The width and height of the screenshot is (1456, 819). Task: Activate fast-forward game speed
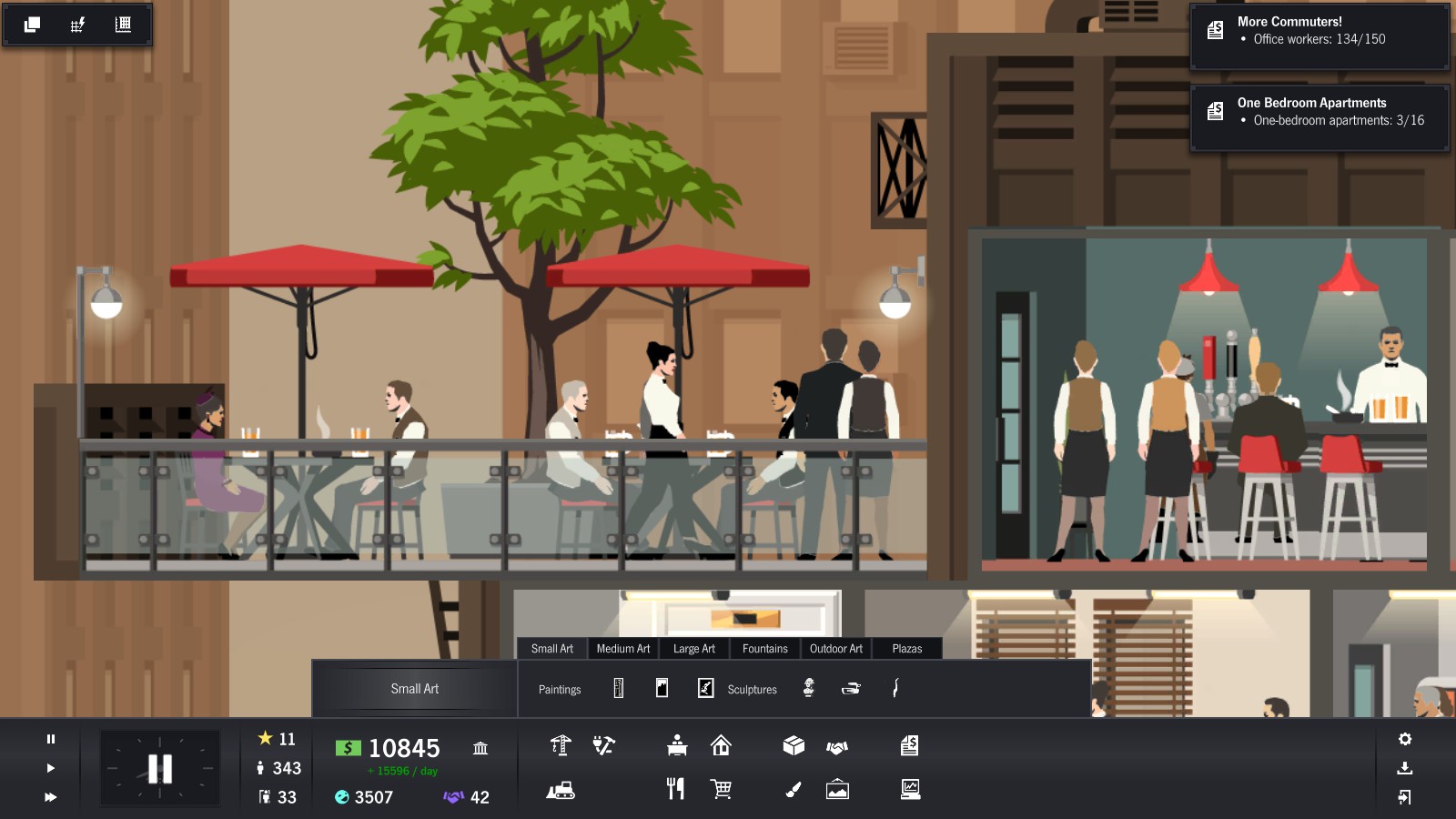pos(50,798)
